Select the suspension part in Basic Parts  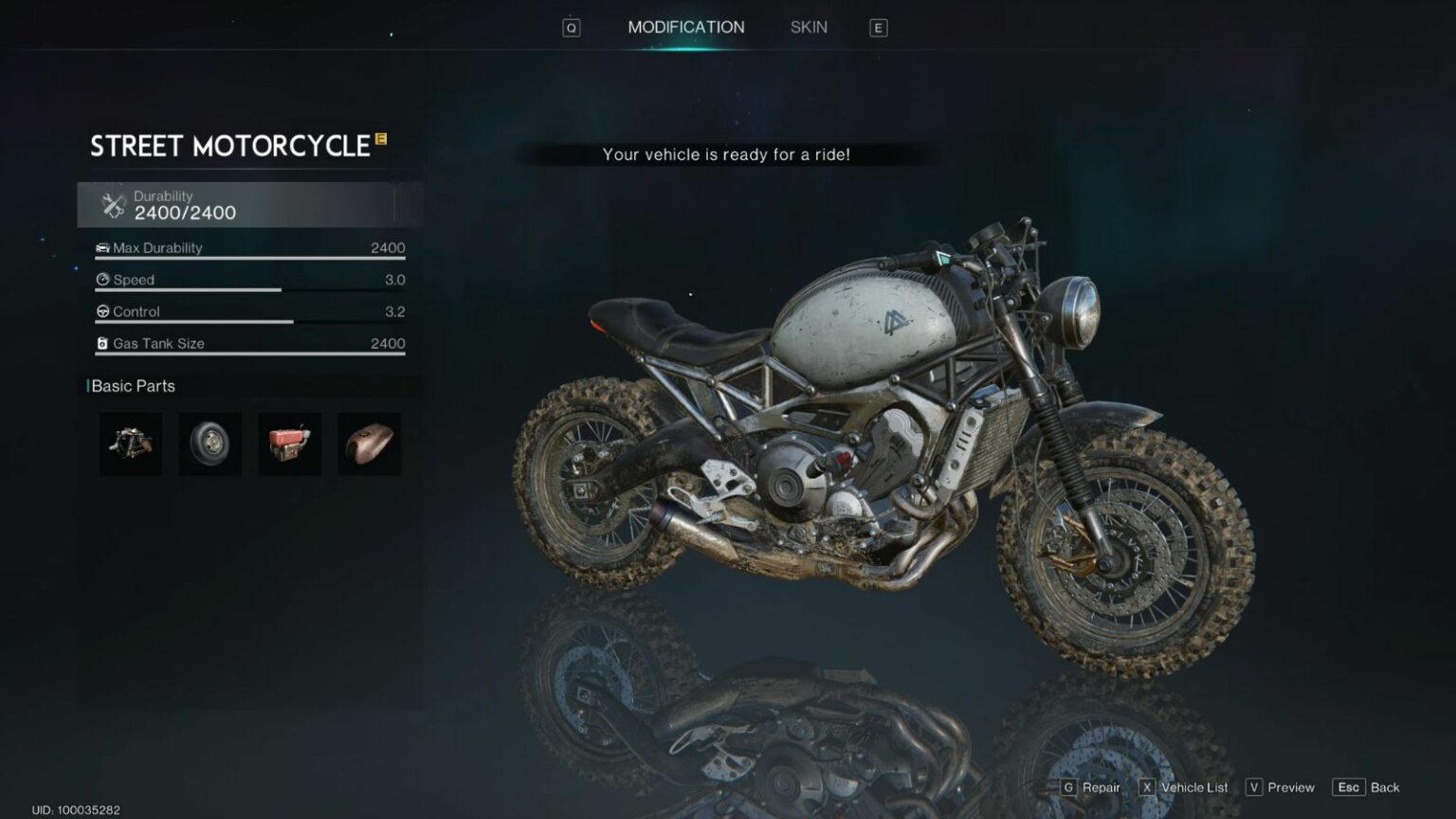[x=130, y=444]
